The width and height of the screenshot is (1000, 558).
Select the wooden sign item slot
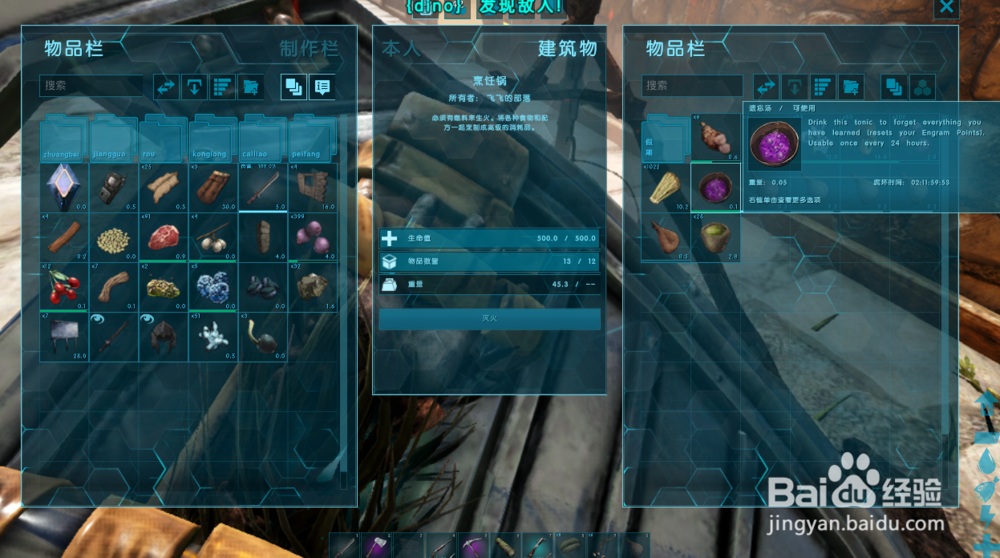coord(64,337)
